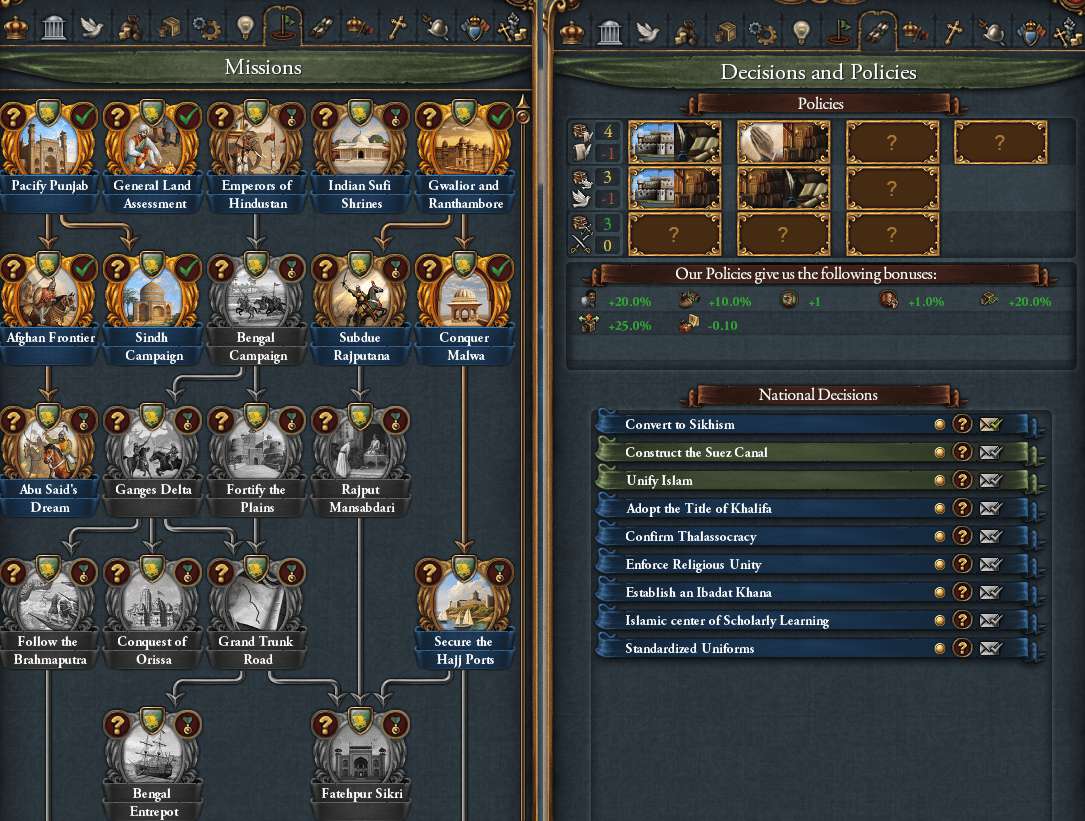Switch to the crown tab in the right panel
The height and width of the screenshot is (821, 1085).
572,30
